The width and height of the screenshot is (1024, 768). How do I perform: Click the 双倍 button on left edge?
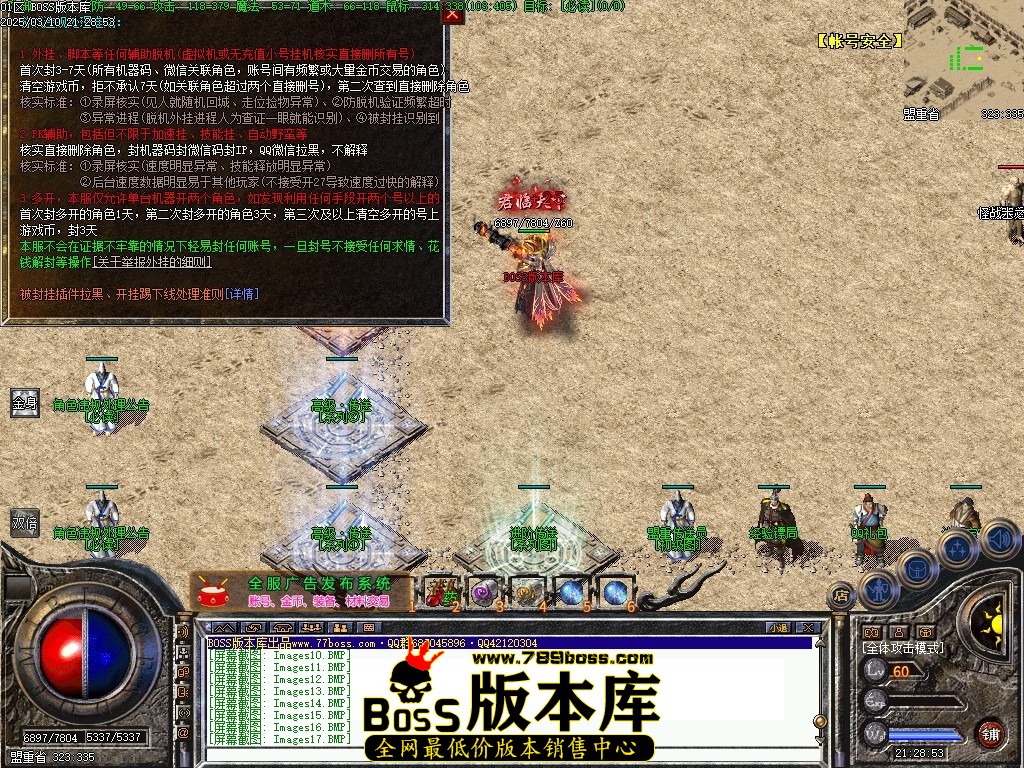pos(25,523)
